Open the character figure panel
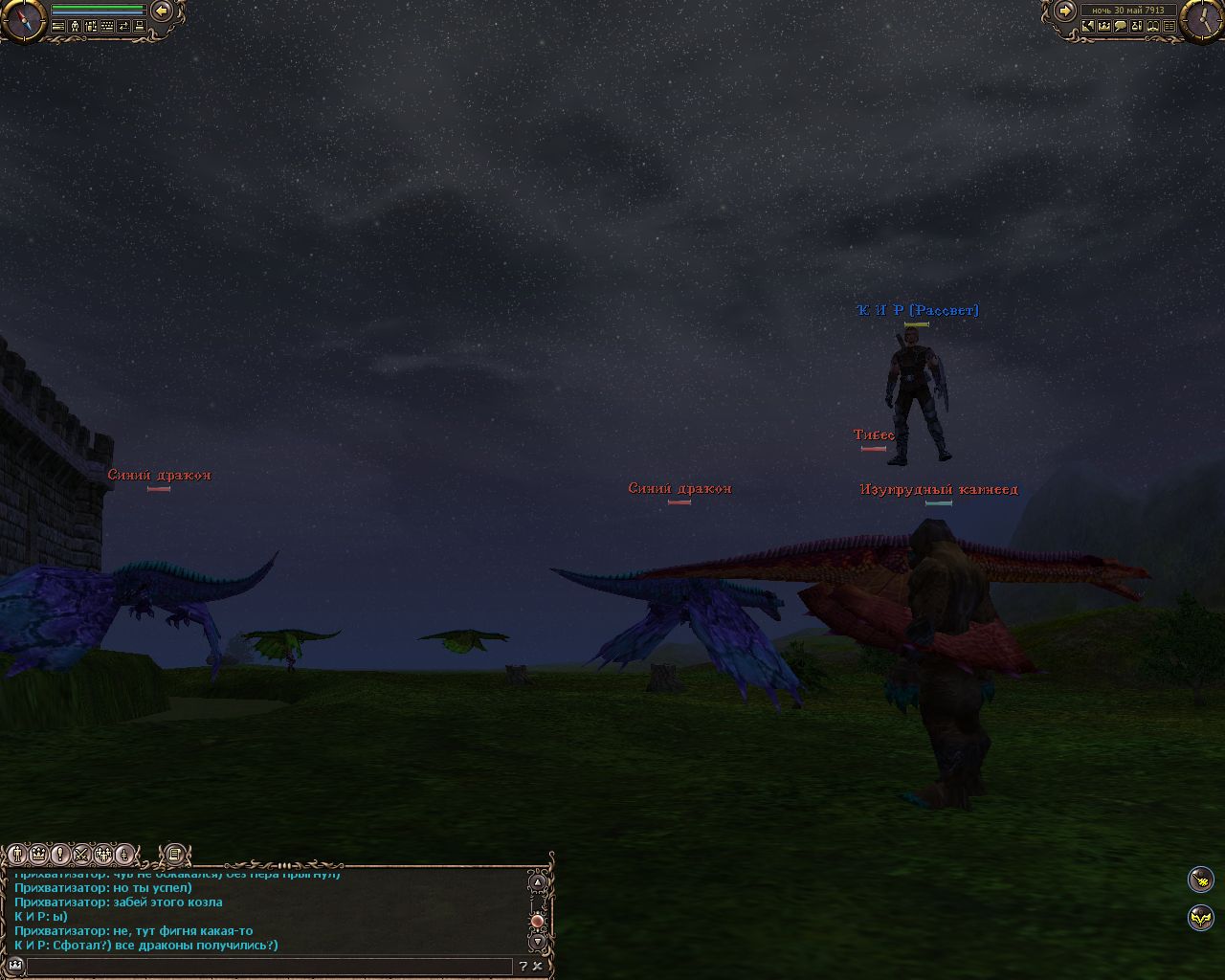Screen dimensions: 1225x980 click(x=75, y=27)
